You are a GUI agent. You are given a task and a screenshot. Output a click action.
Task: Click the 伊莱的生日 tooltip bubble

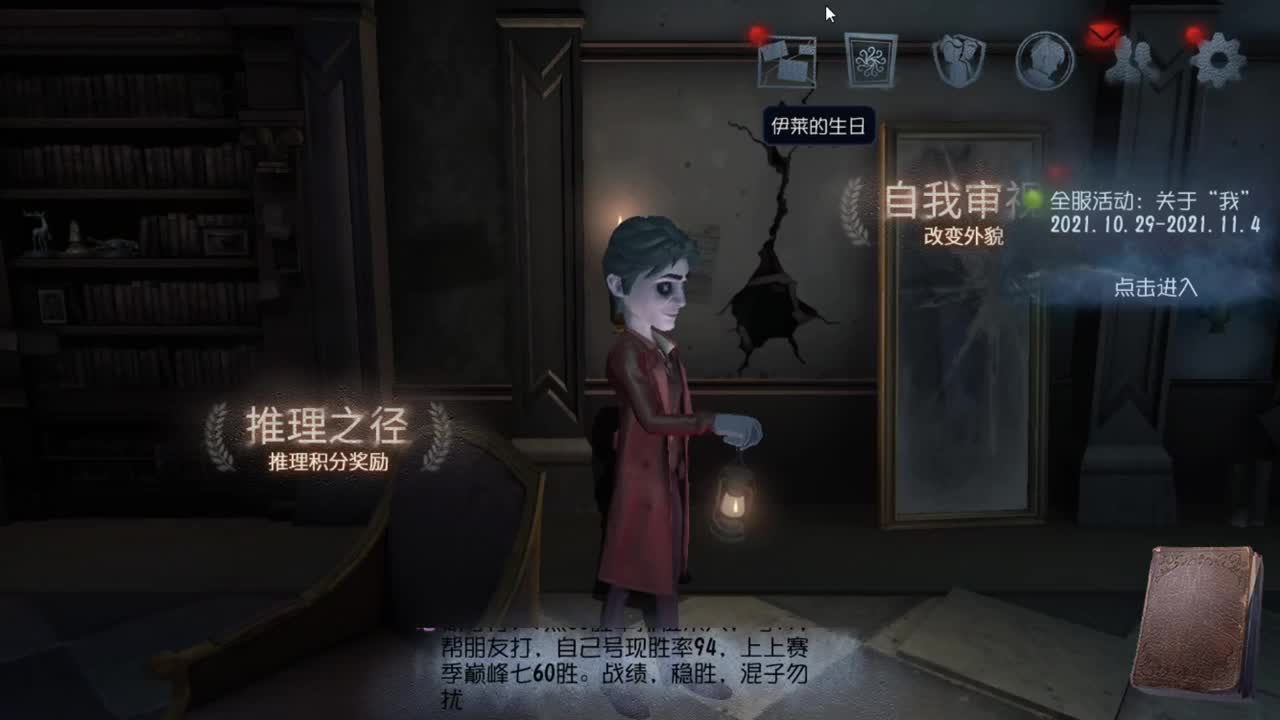(x=820, y=126)
